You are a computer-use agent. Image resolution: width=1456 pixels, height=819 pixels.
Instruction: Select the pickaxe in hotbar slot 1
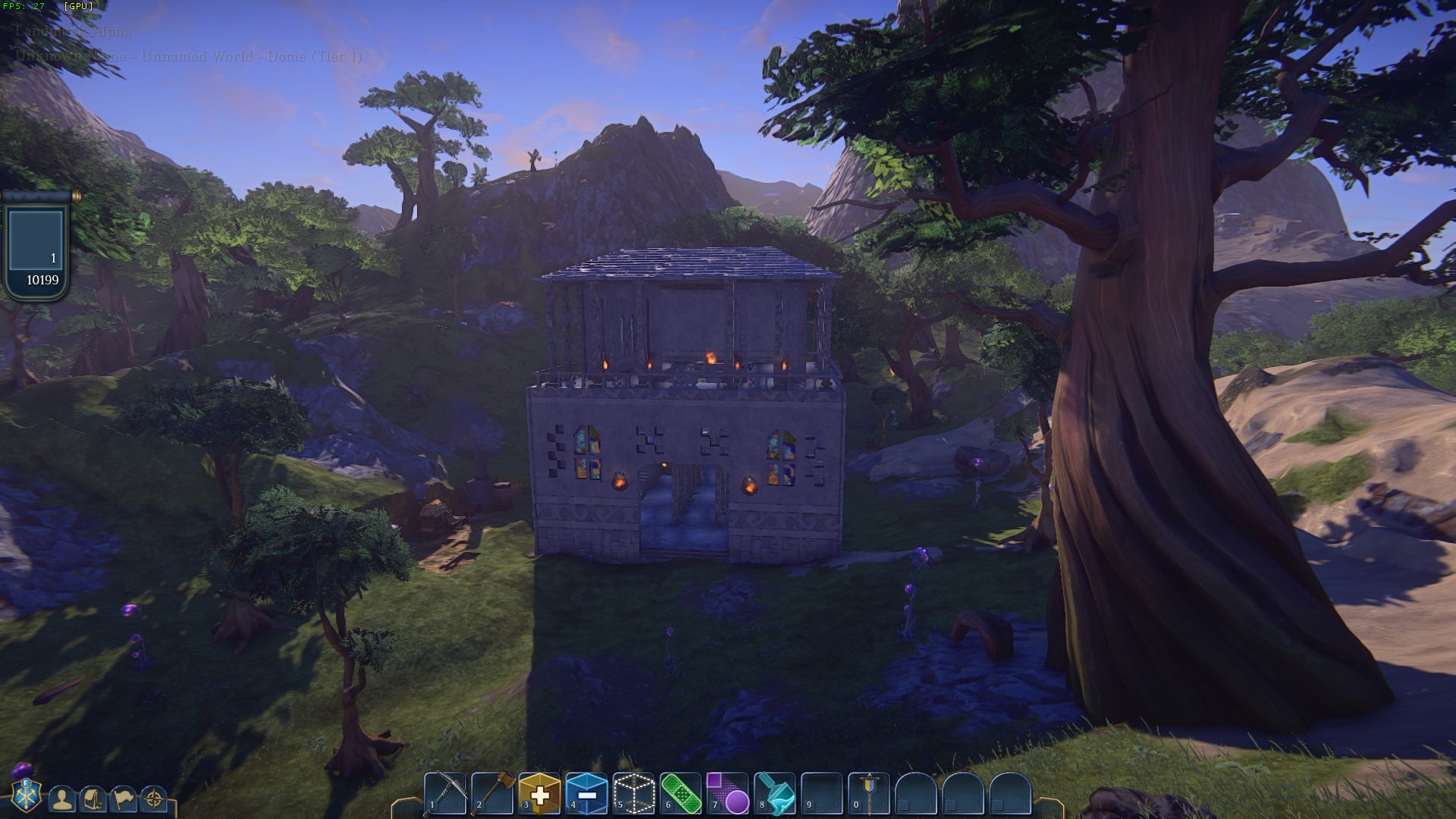445,793
